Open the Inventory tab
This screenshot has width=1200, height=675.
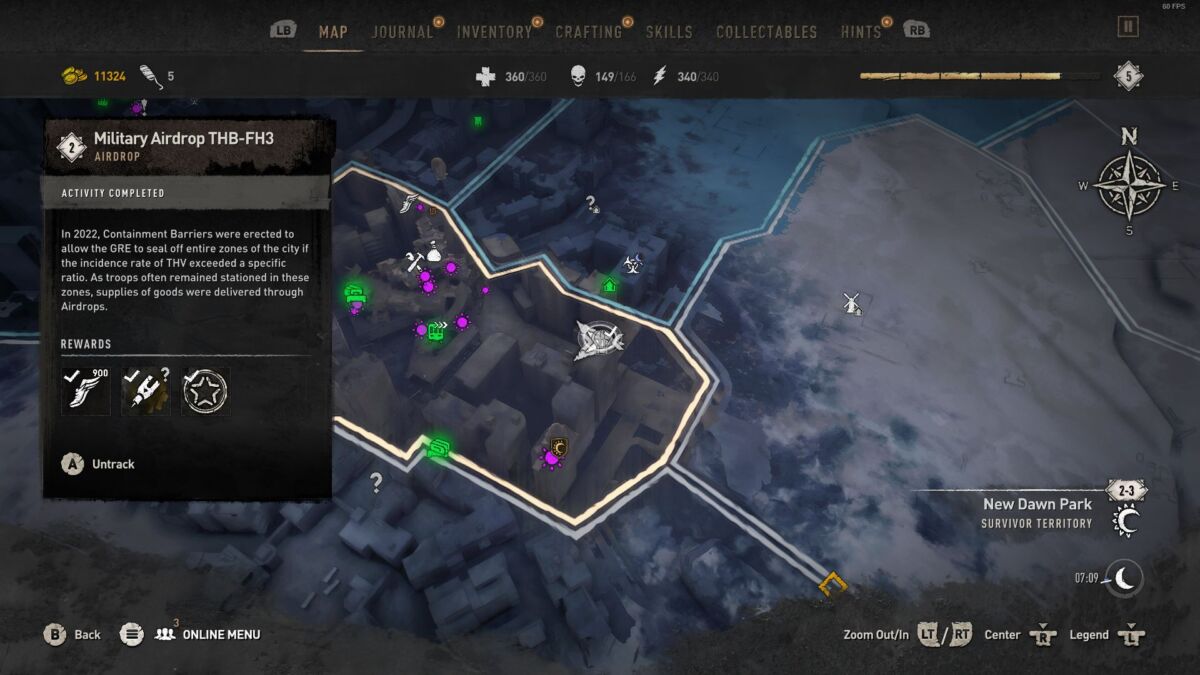[494, 32]
